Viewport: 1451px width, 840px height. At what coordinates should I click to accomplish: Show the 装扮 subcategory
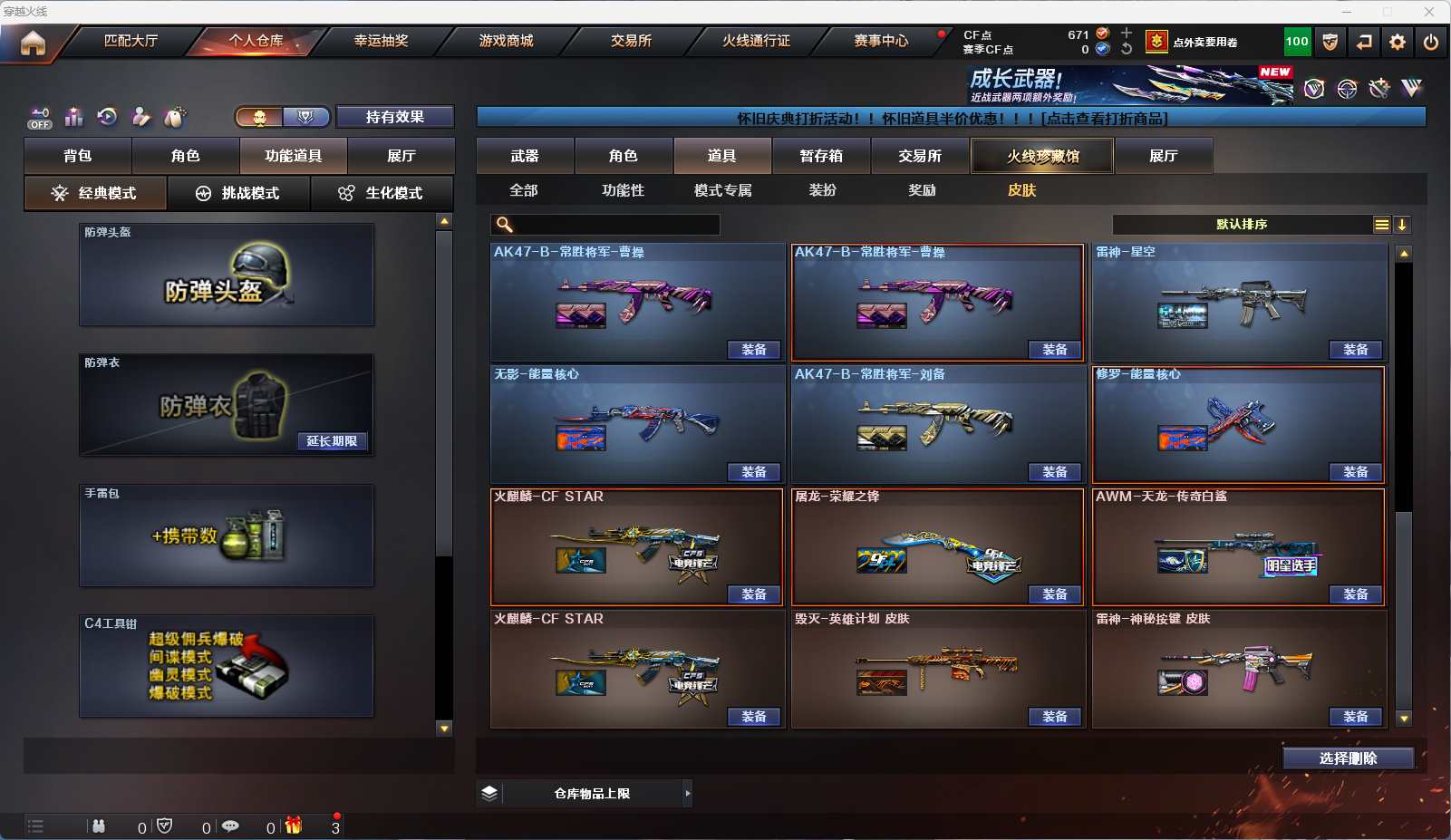coord(822,190)
